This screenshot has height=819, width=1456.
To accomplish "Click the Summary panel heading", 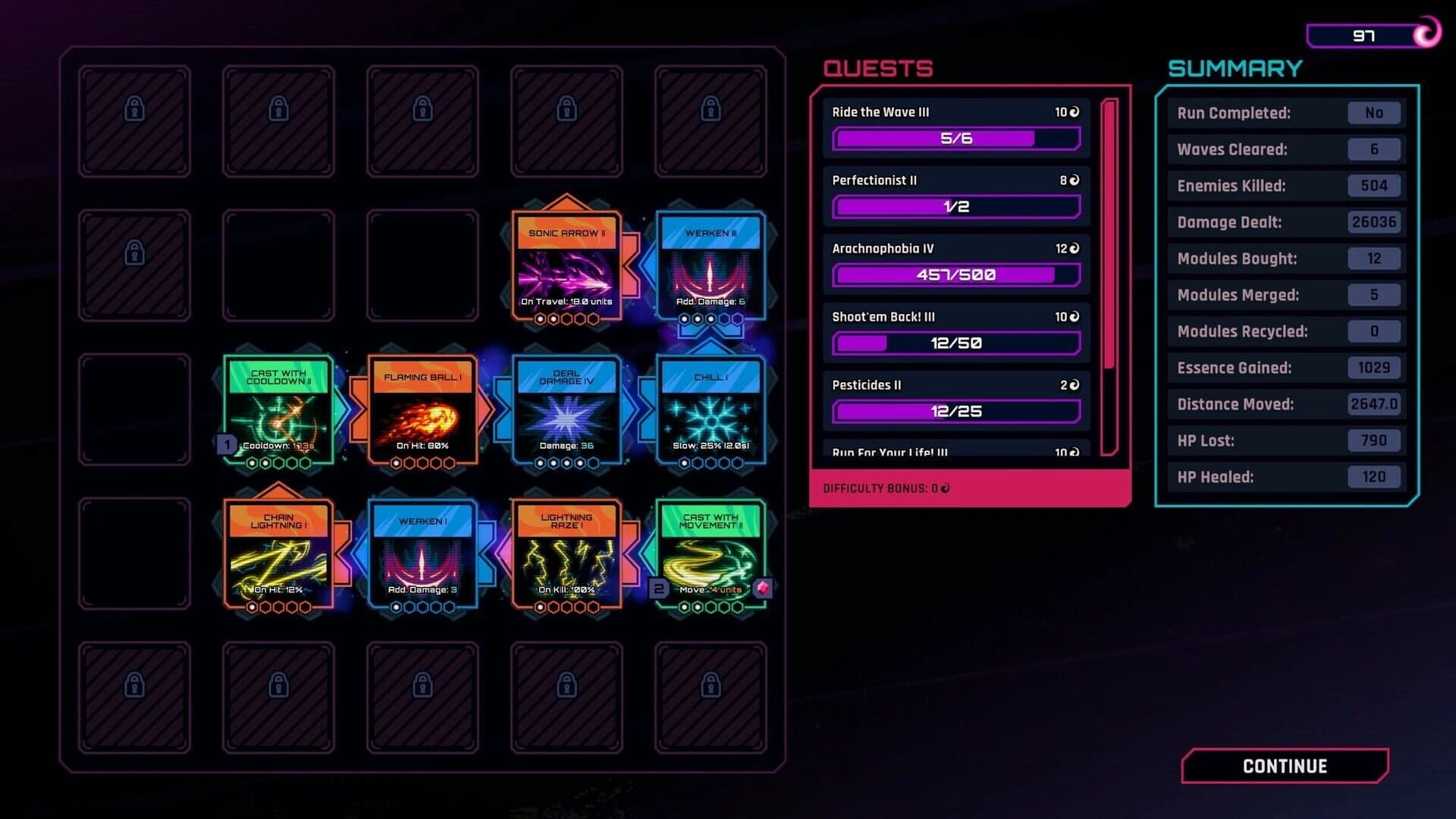I will pos(1235,68).
